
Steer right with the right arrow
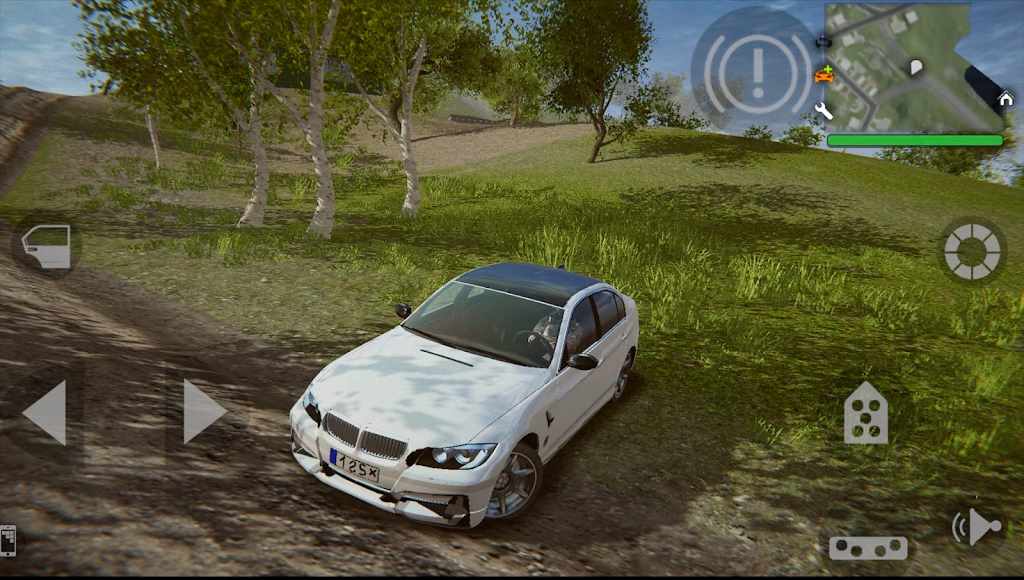[203, 411]
